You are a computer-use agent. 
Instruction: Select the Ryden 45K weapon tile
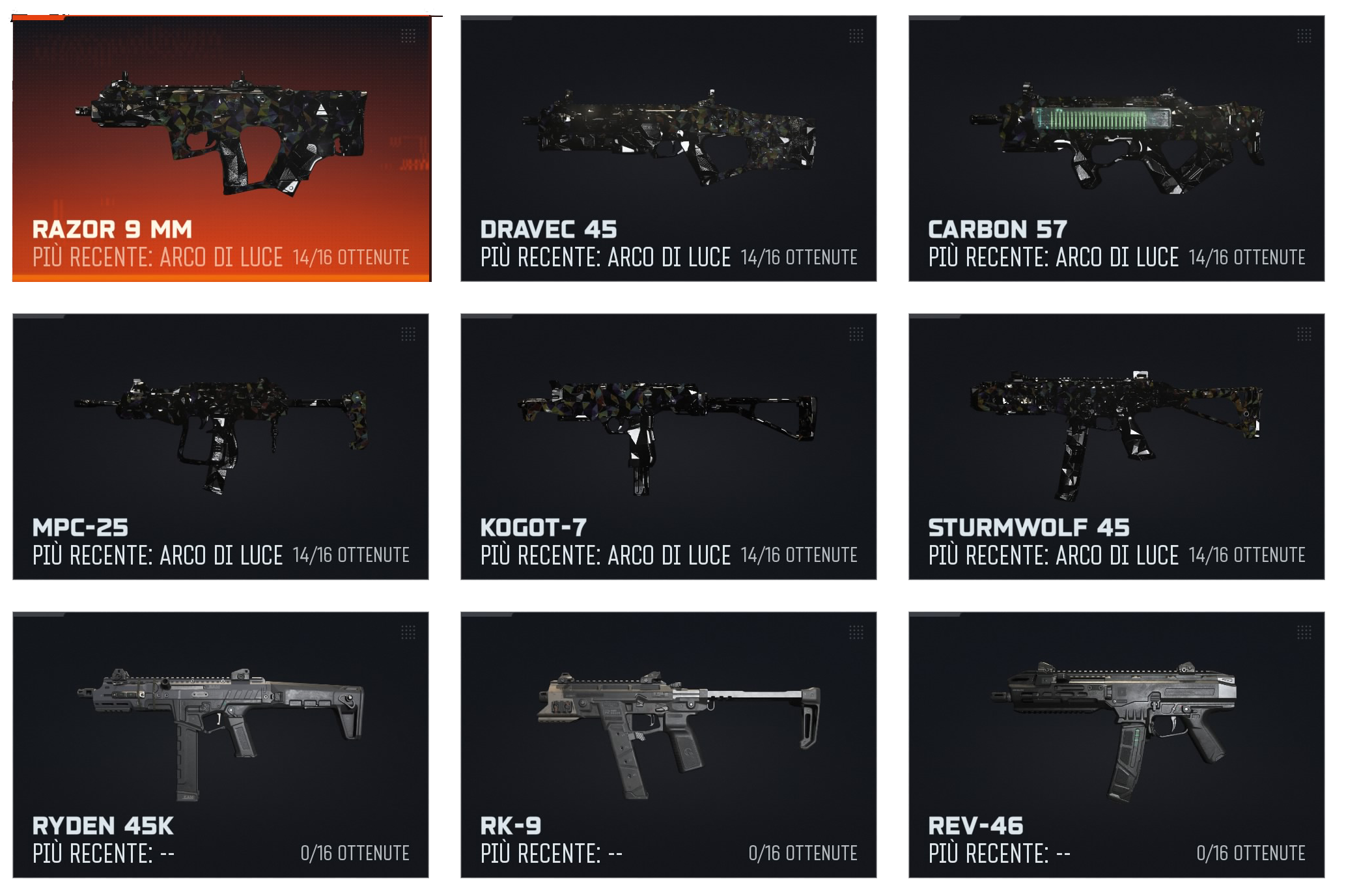click(x=221, y=744)
